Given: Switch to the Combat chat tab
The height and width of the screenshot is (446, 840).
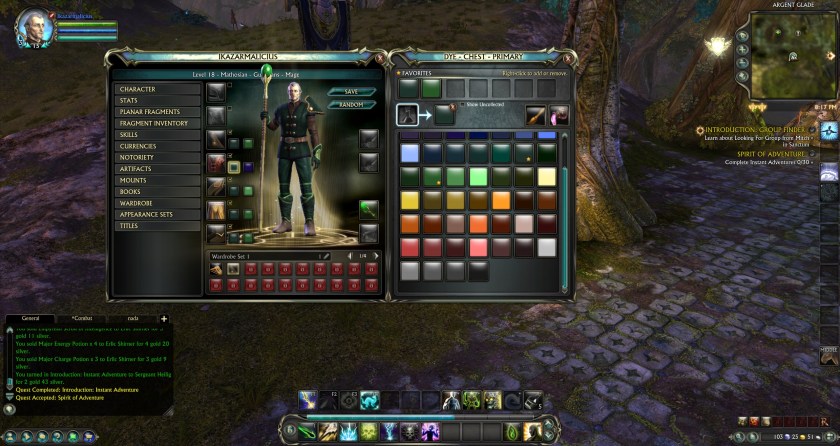Looking at the screenshot, I should [81, 318].
